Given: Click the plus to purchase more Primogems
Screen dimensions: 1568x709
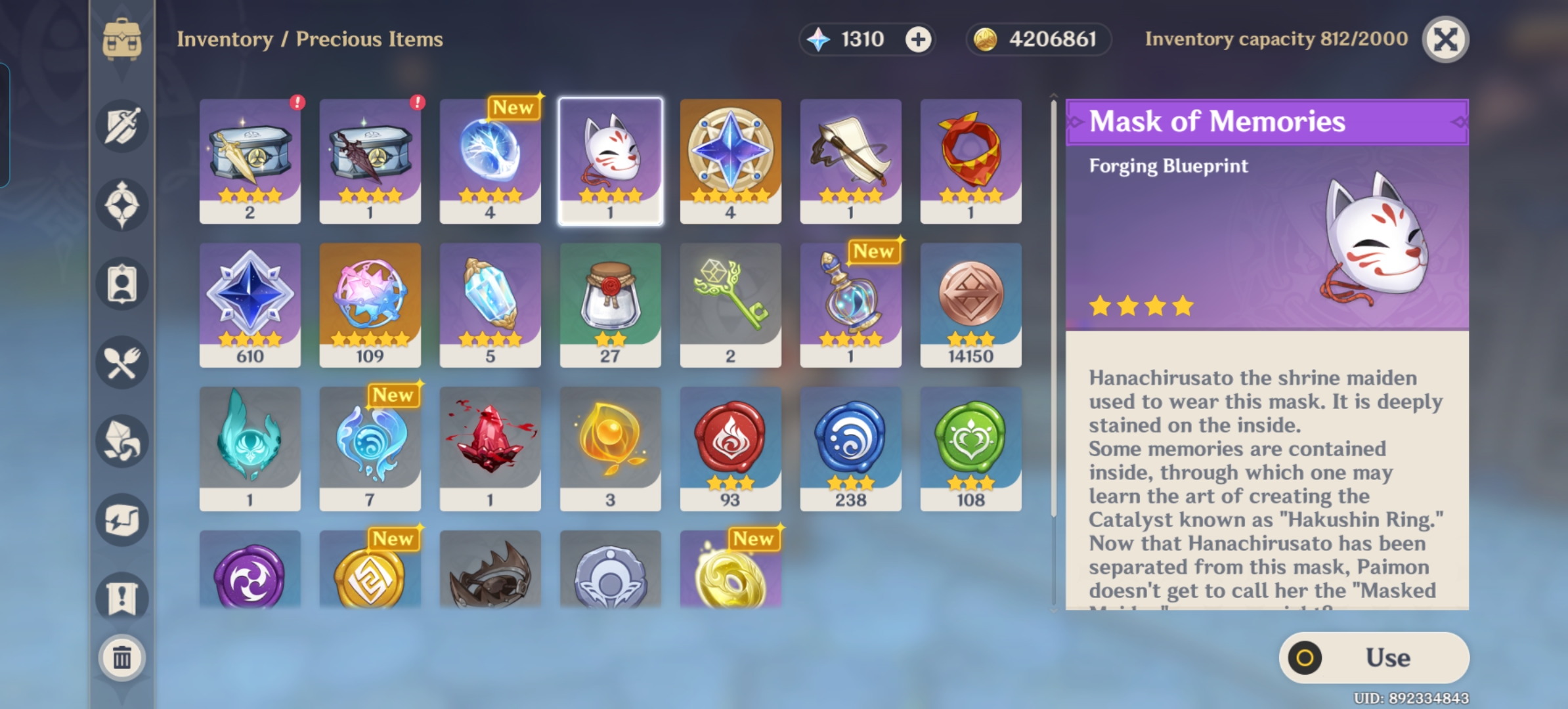Looking at the screenshot, I should pos(919,39).
